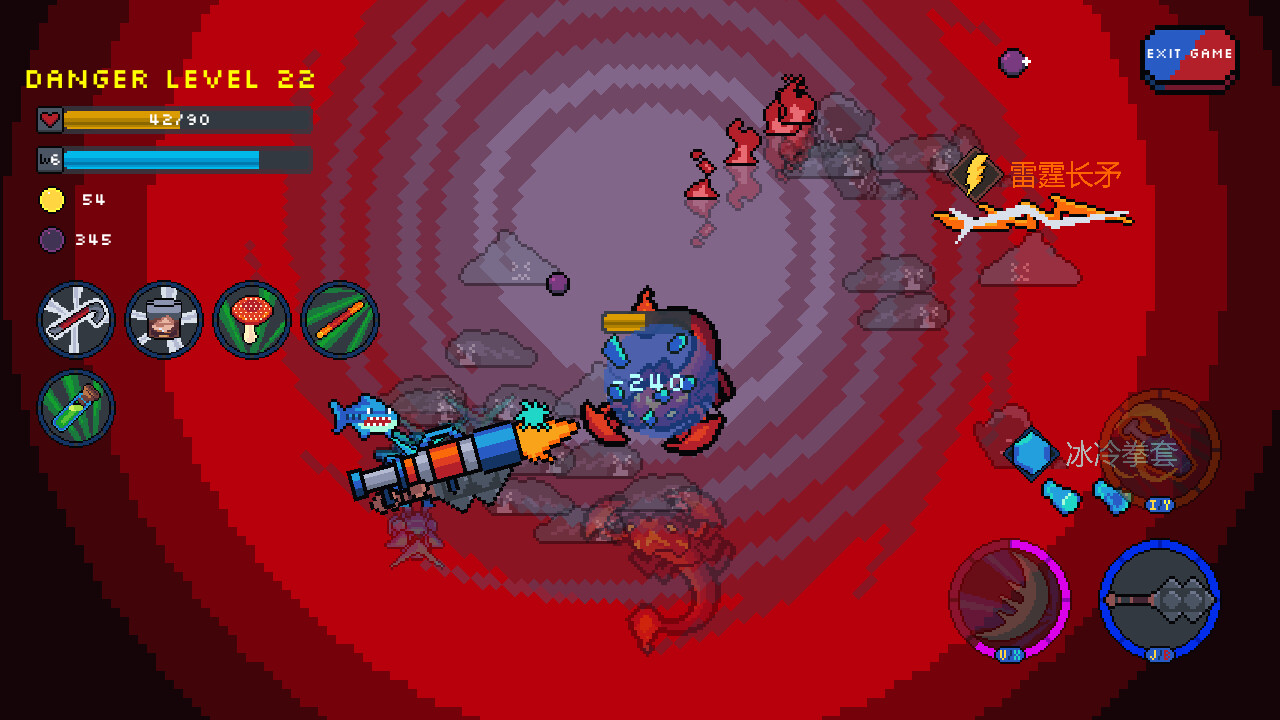Activate the spiked mace ability with J/B keybind
This screenshot has height=720, width=1280.
pos(1160,597)
